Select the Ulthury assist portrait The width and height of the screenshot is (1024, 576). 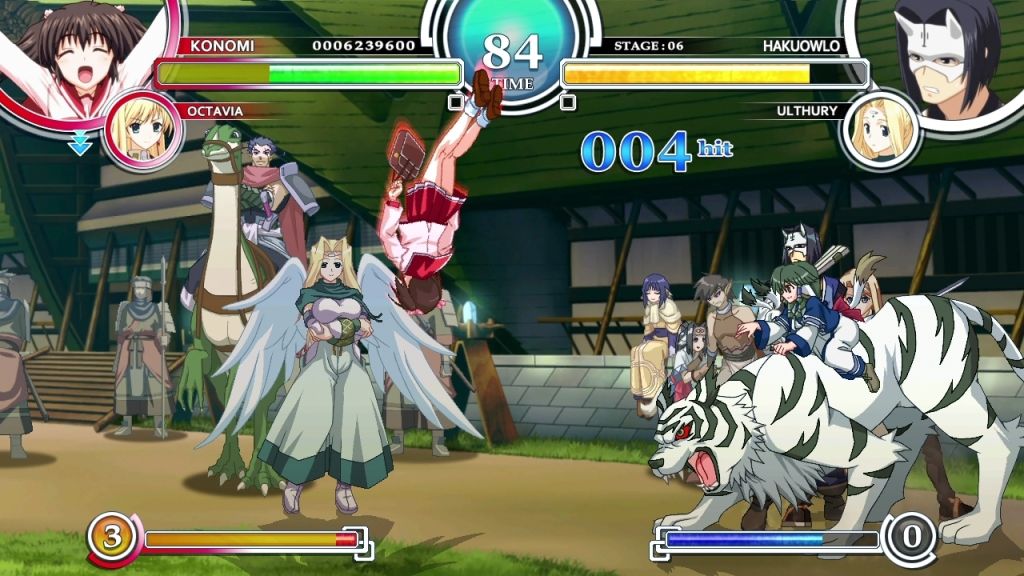tap(880, 130)
